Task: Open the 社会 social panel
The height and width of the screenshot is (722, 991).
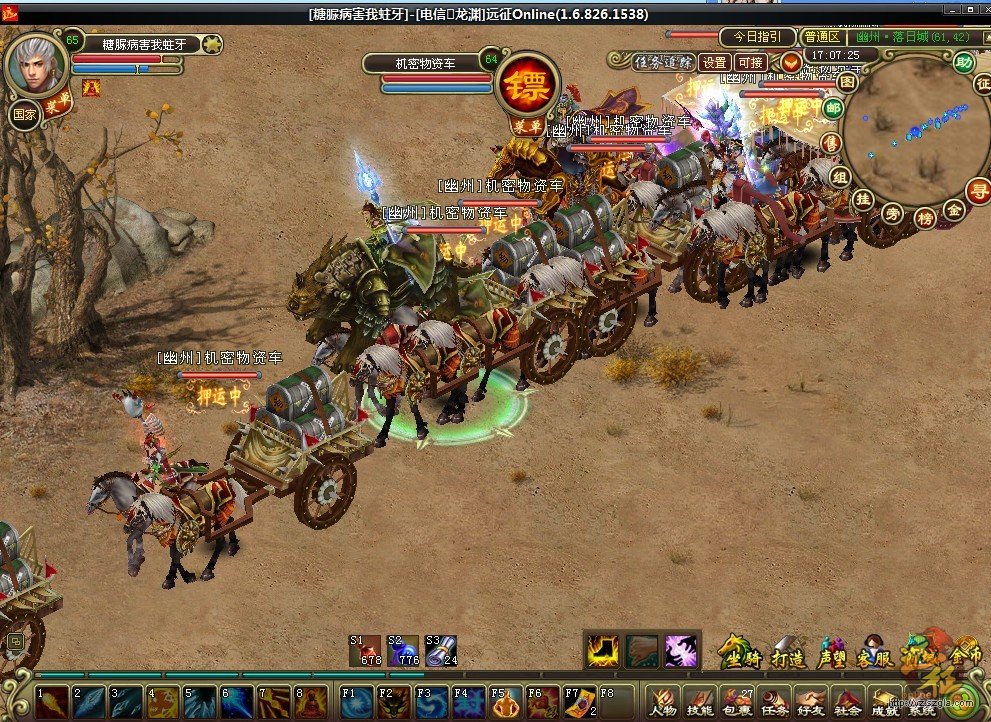Action: 848,703
